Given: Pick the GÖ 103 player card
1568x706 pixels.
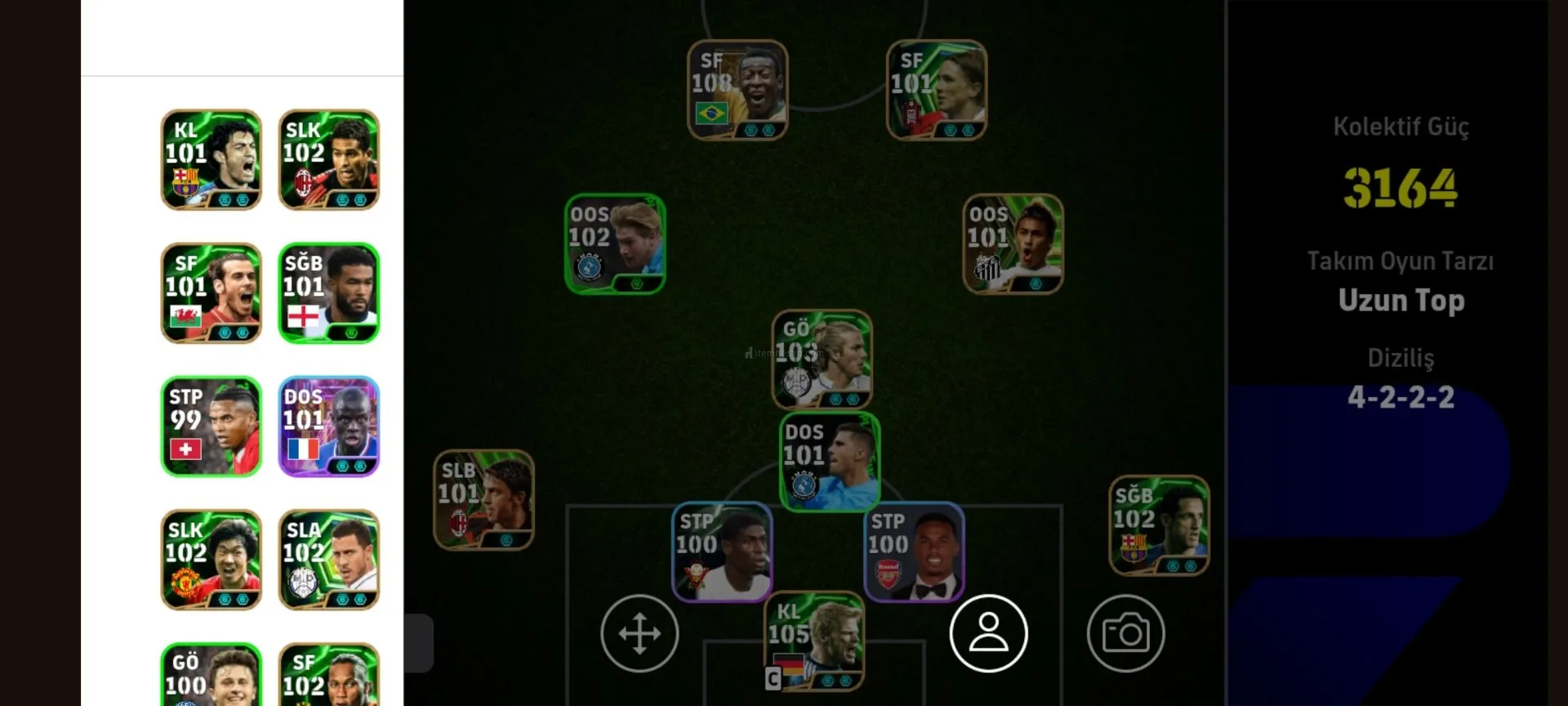Looking at the screenshot, I should (822, 359).
